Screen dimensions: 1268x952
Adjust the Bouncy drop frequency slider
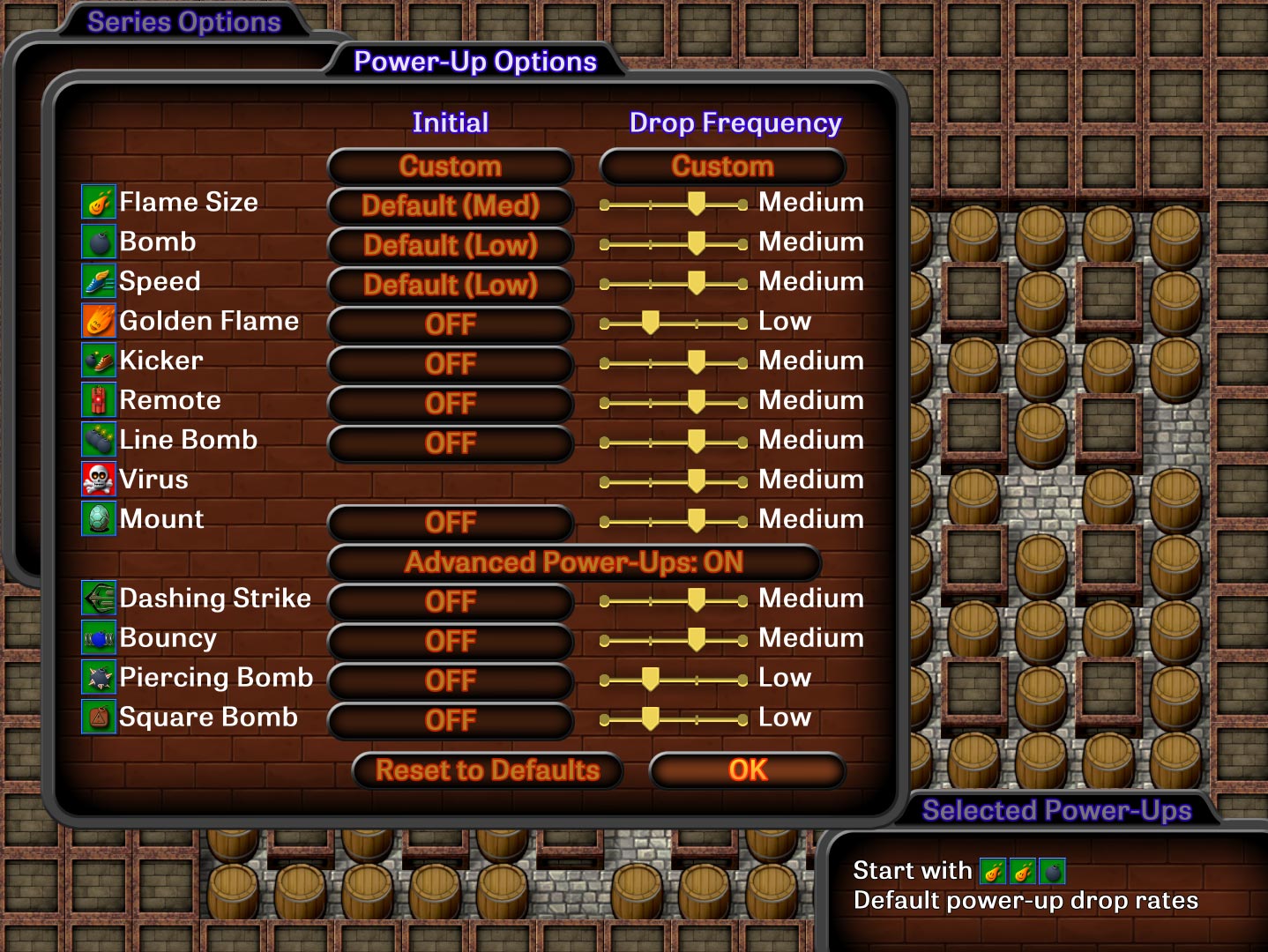click(696, 640)
